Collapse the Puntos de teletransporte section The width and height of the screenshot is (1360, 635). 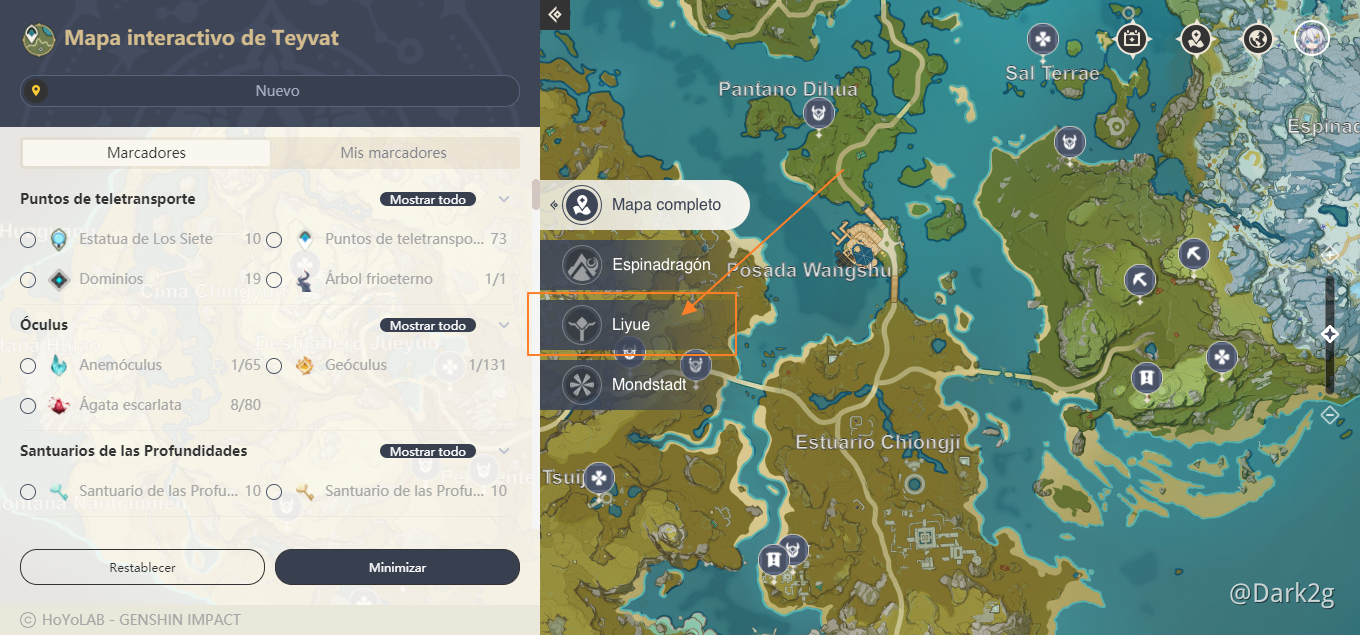click(504, 200)
